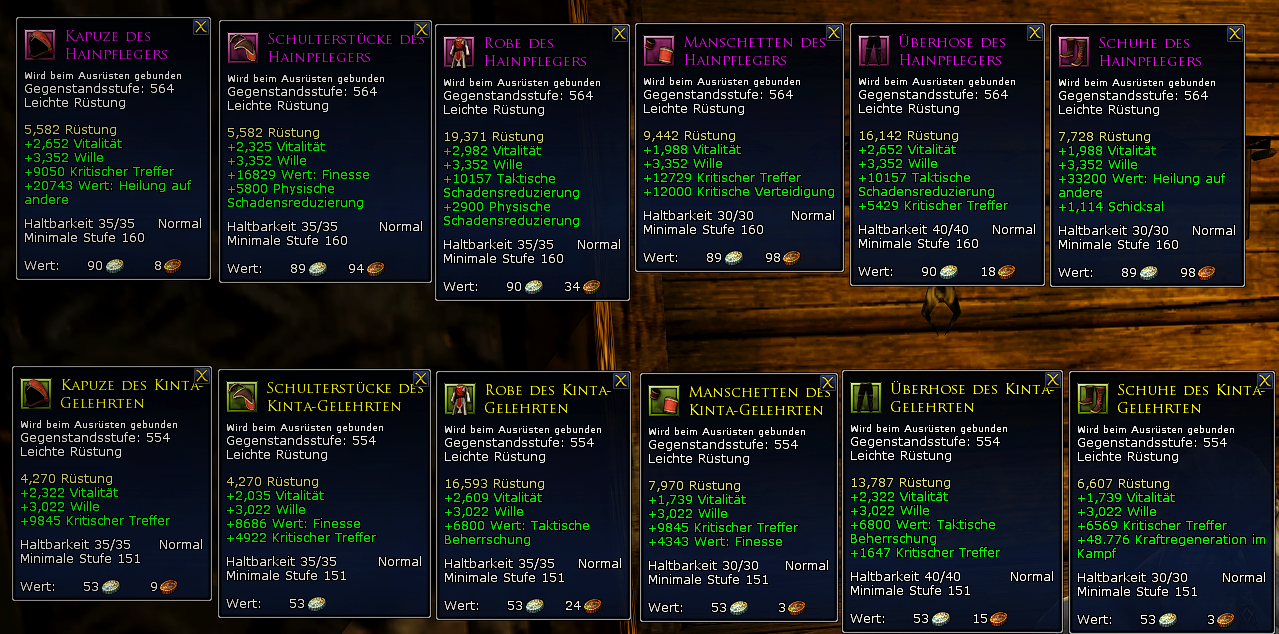The height and width of the screenshot is (634, 1279).
Task: Close the Überhose des Kinta-Gelehrten tooltip
Action: (x=1053, y=379)
